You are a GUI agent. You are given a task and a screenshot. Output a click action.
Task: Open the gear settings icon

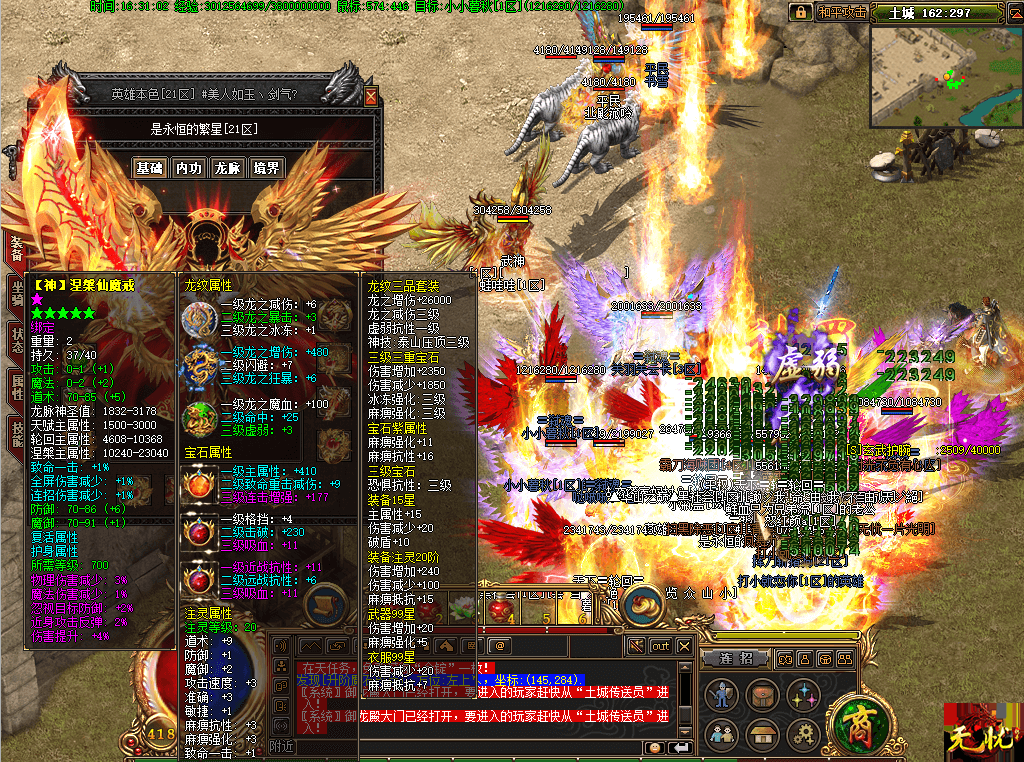coord(804,735)
